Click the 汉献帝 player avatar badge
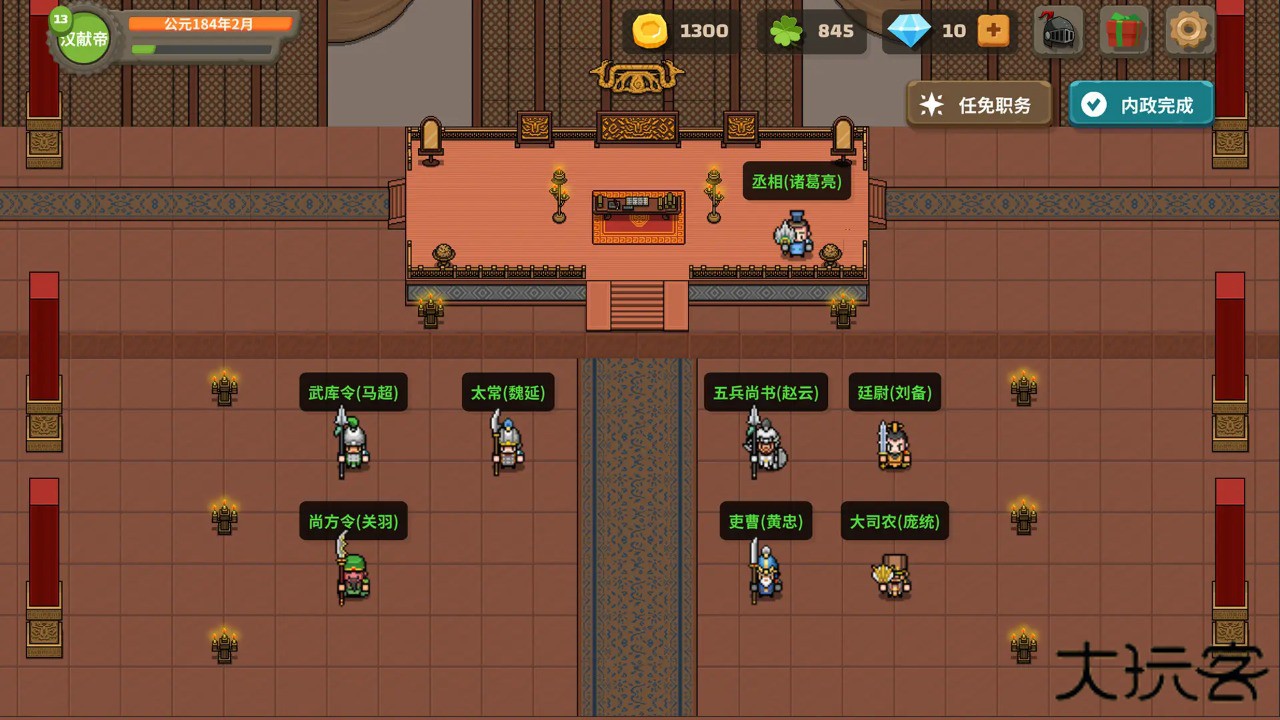Image resolution: width=1280 pixels, height=720 pixels. pyautogui.click(x=83, y=39)
